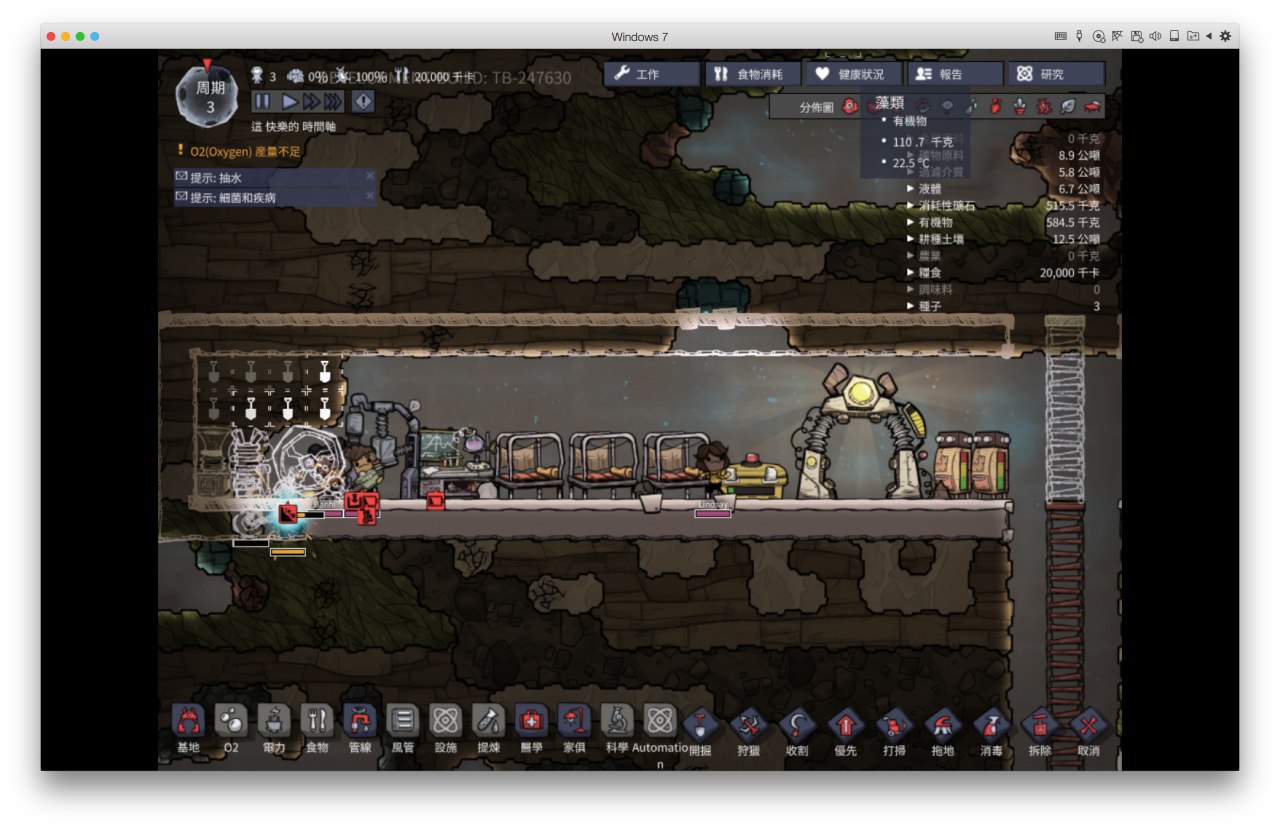Select the 取消 cancel tool

pyautogui.click(x=1088, y=727)
